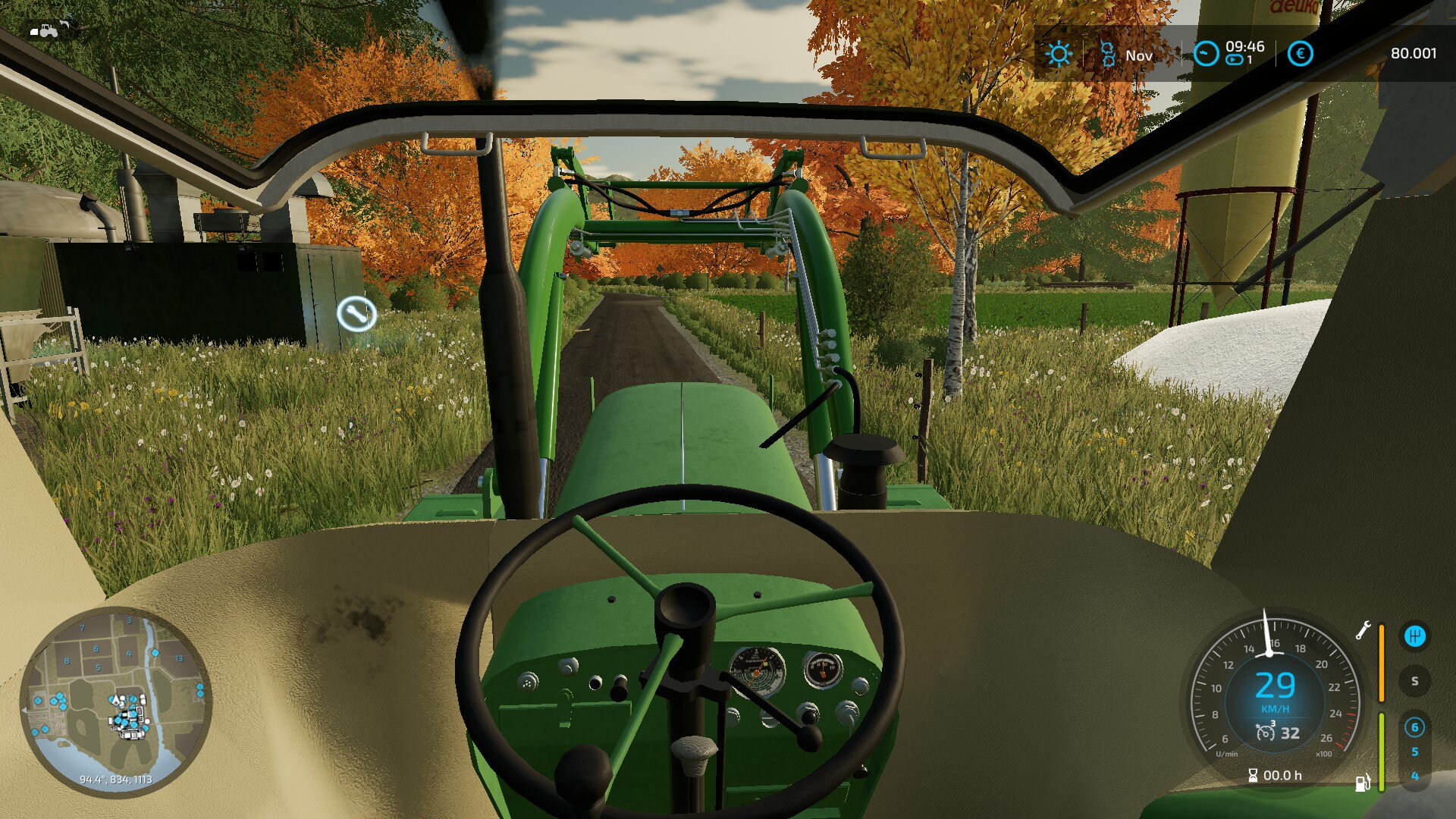Screen dimensions: 1456x819
Task: Select the circled gear 6 indicator
Action: click(1414, 727)
